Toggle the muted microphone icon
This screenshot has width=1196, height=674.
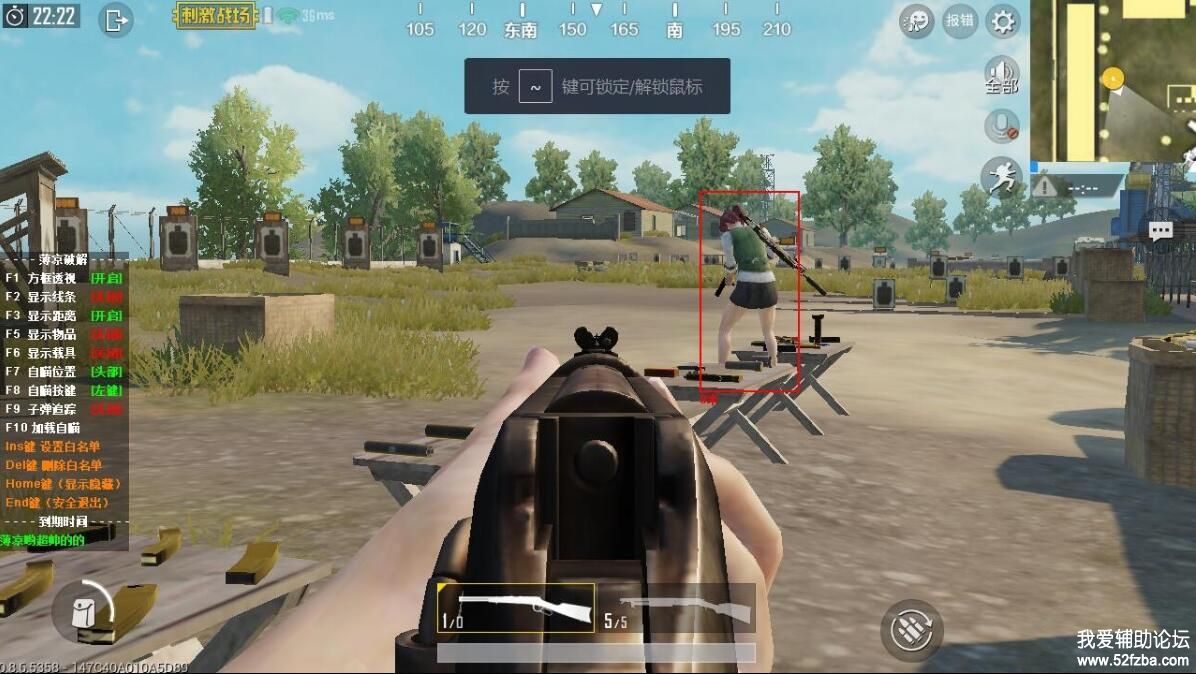coord(1001,126)
